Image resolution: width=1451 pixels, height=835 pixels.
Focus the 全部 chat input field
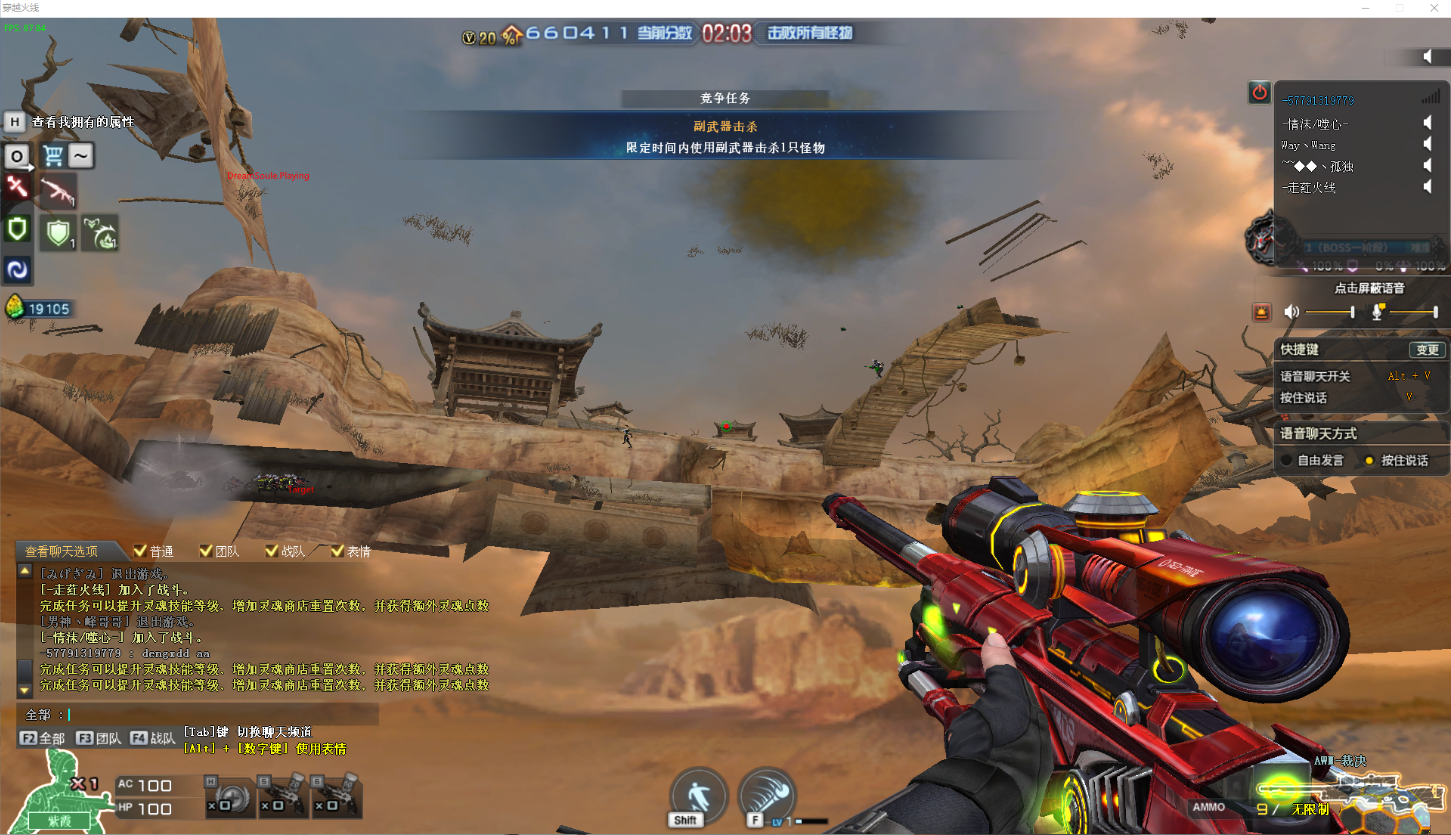pos(220,714)
